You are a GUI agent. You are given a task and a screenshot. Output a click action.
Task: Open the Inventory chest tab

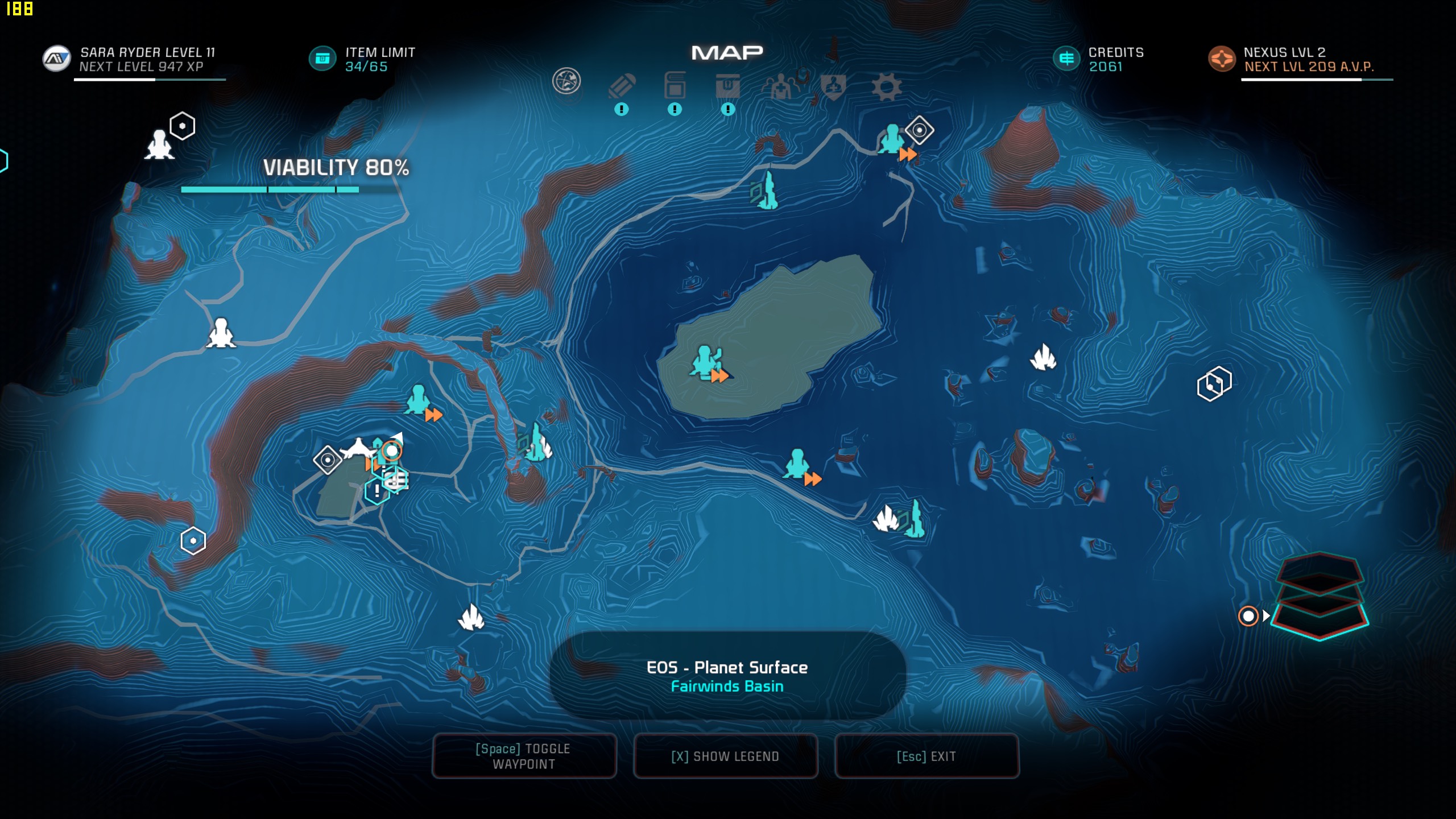[727, 86]
